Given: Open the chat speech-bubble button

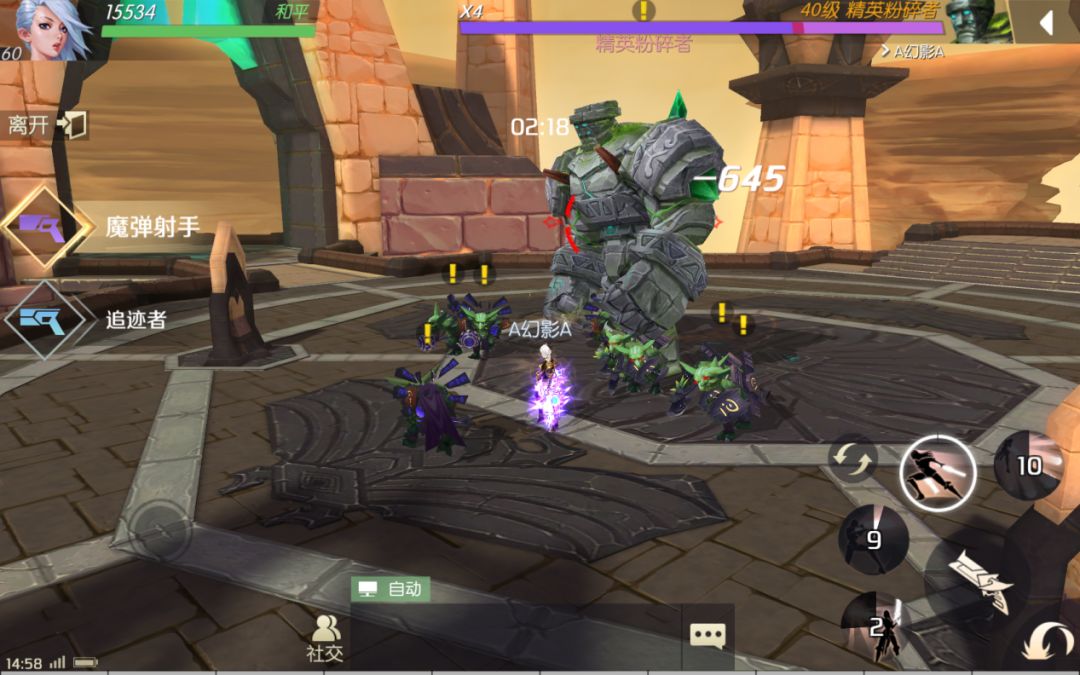Looking at the screenshot, I should pyautogui.click(x=708, y=636).
